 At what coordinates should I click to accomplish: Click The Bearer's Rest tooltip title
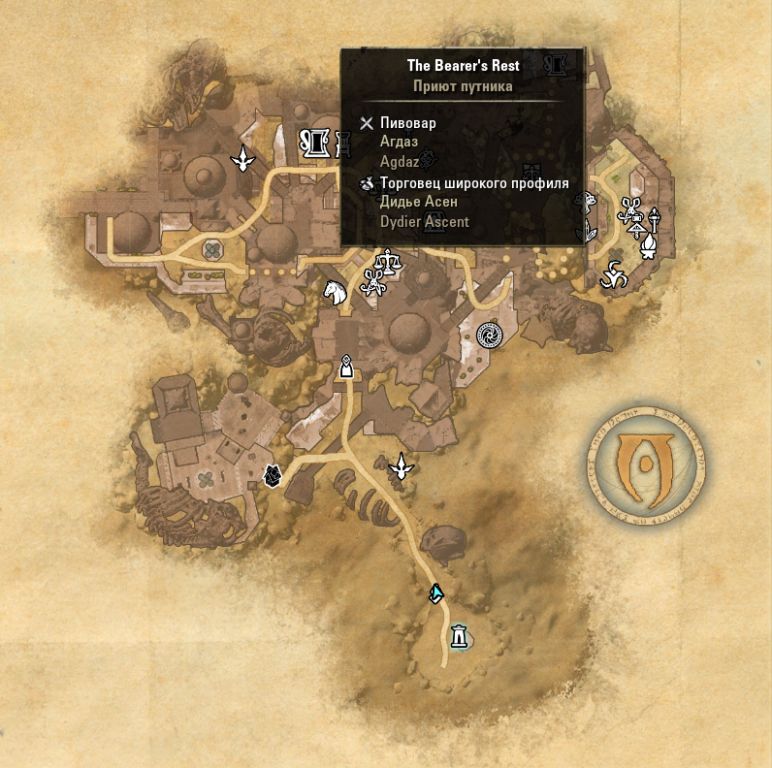coord(461,66)
